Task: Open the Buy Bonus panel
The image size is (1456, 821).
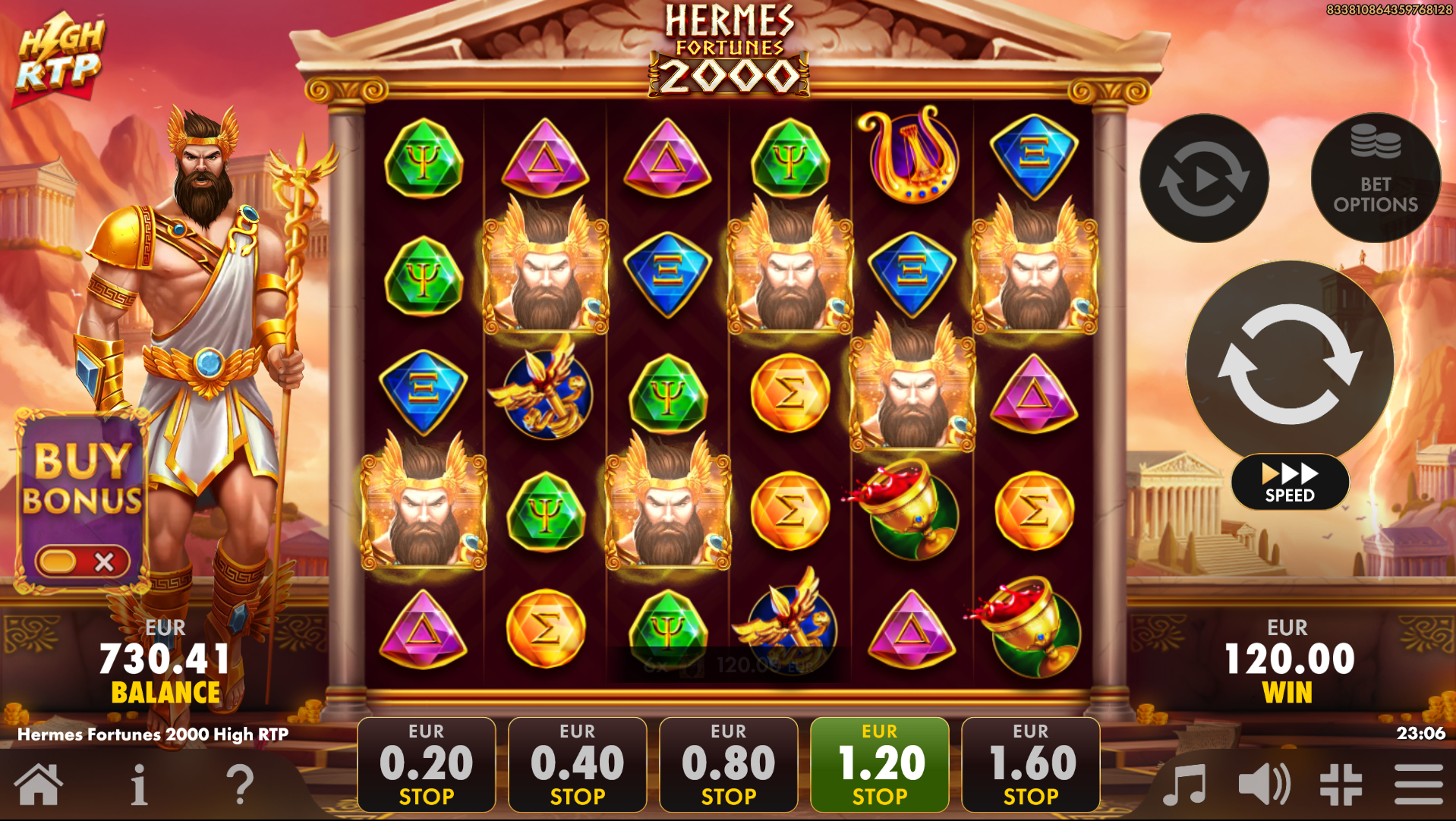Action: coord(82,480)
